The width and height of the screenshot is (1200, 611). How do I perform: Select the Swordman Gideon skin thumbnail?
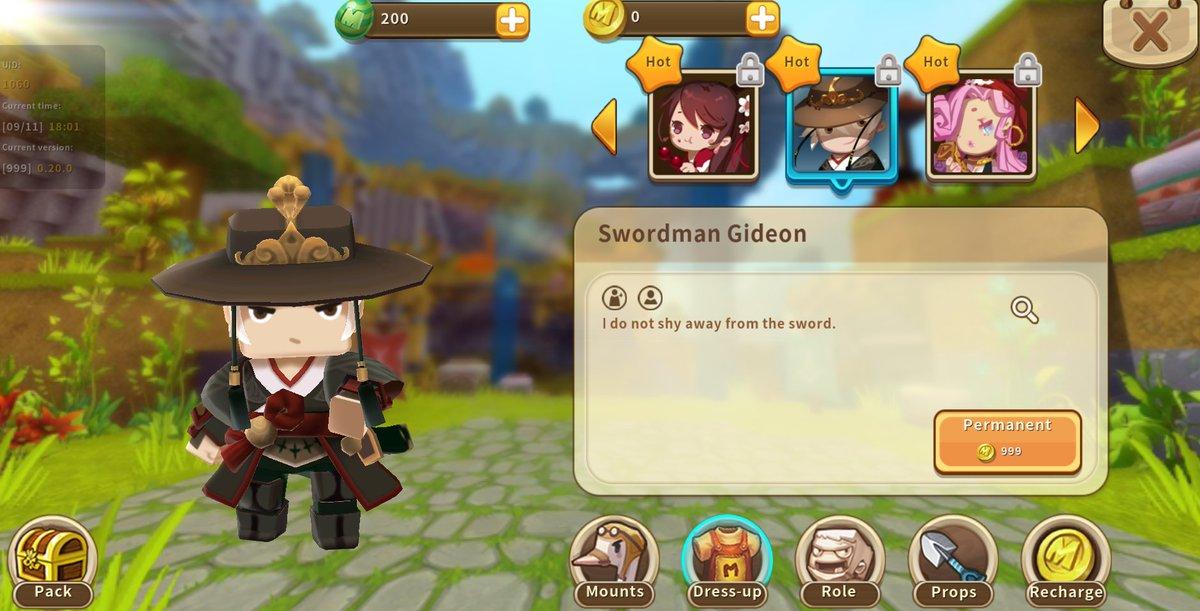(841, 128)
